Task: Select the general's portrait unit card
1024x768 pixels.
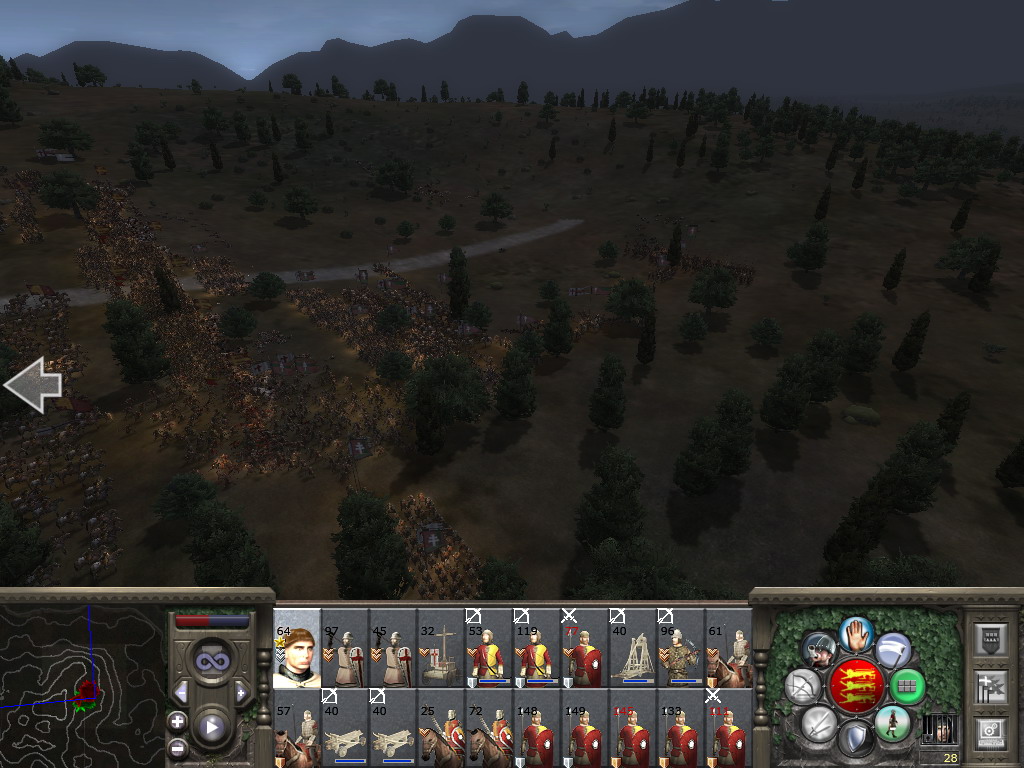Action: pos(297,648)
